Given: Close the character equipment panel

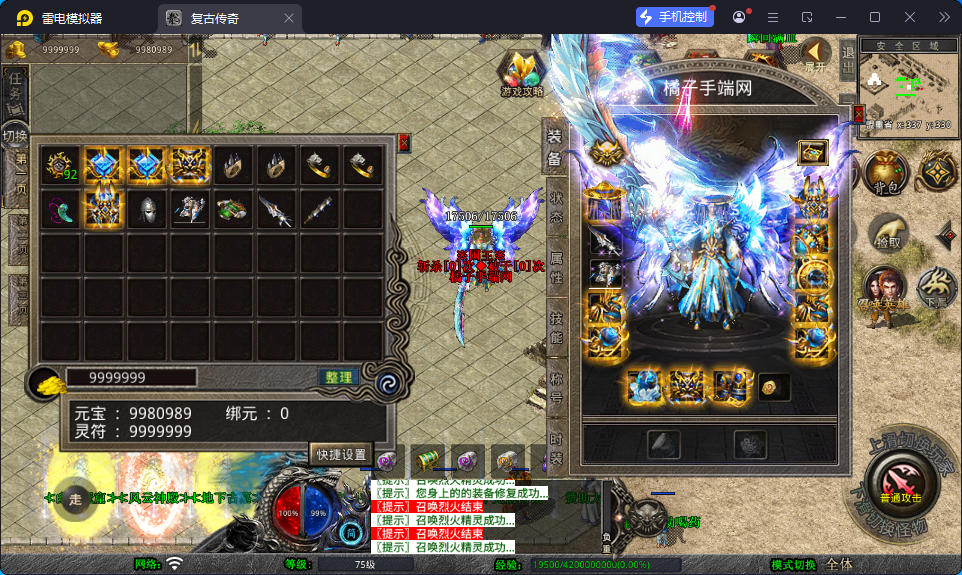Looking at the screenshot, I should point(858,115).
